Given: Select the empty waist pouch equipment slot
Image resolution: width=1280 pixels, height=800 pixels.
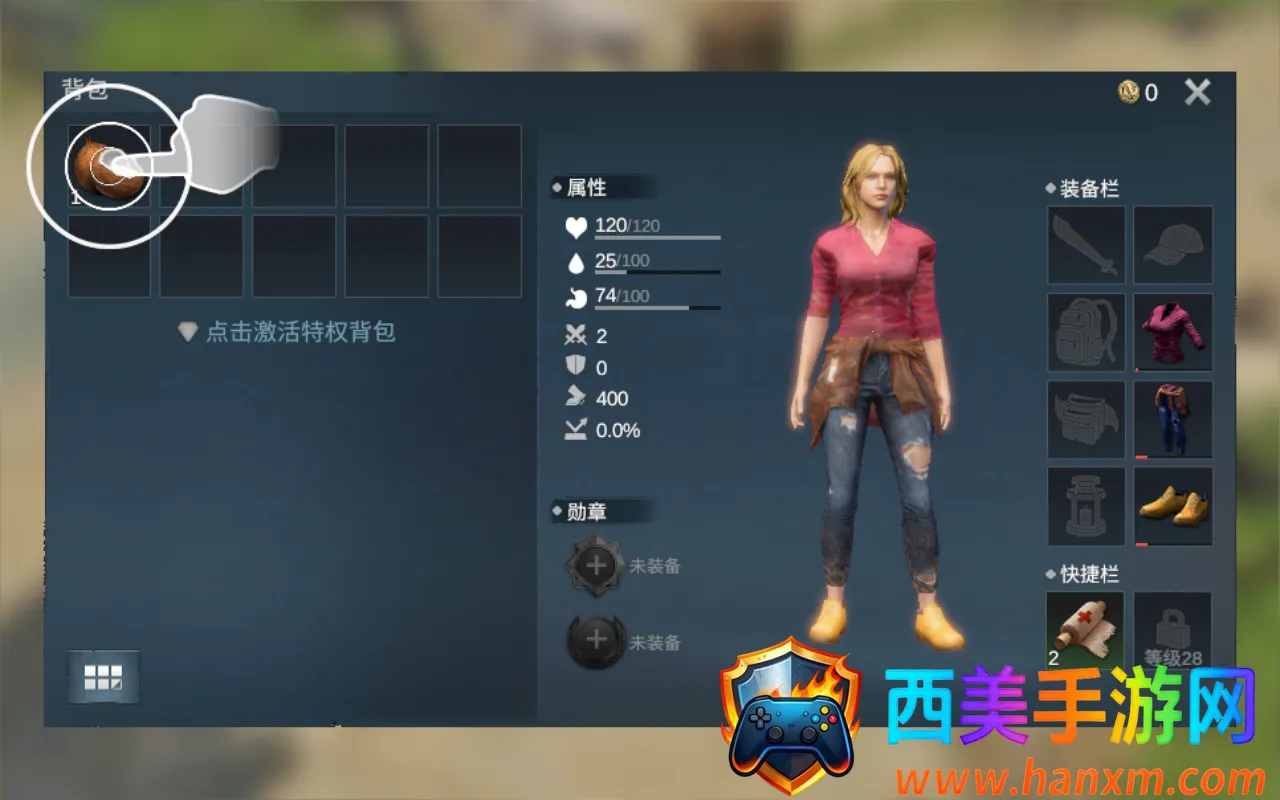Looking at the screenshot, I should [1086, 420].
